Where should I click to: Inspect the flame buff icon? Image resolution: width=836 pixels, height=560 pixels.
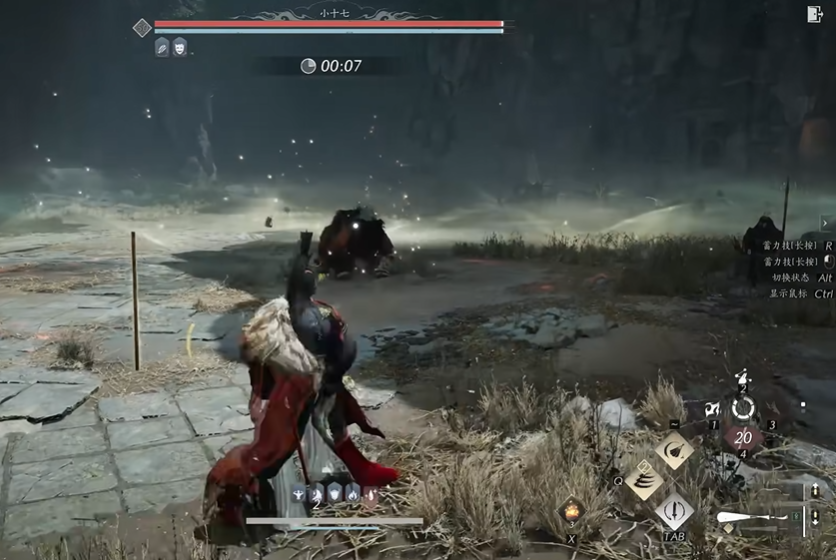click(353, 493)
